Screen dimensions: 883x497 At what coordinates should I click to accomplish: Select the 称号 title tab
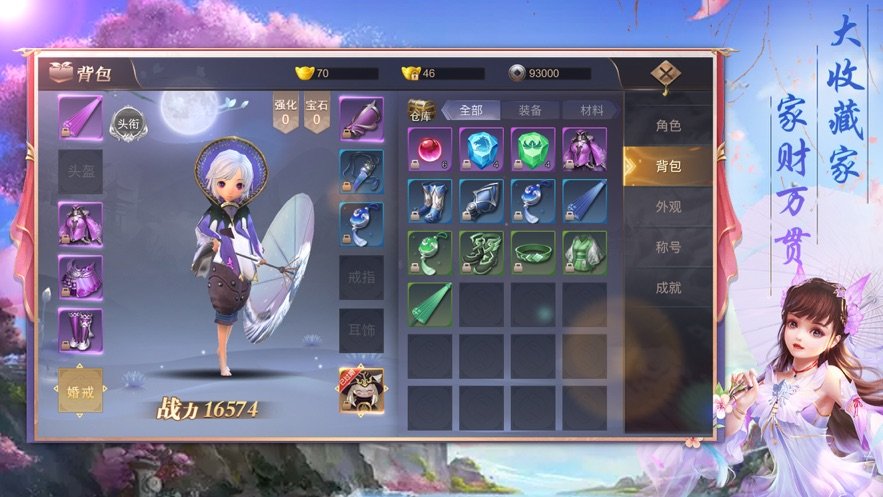tap(668, 247)
